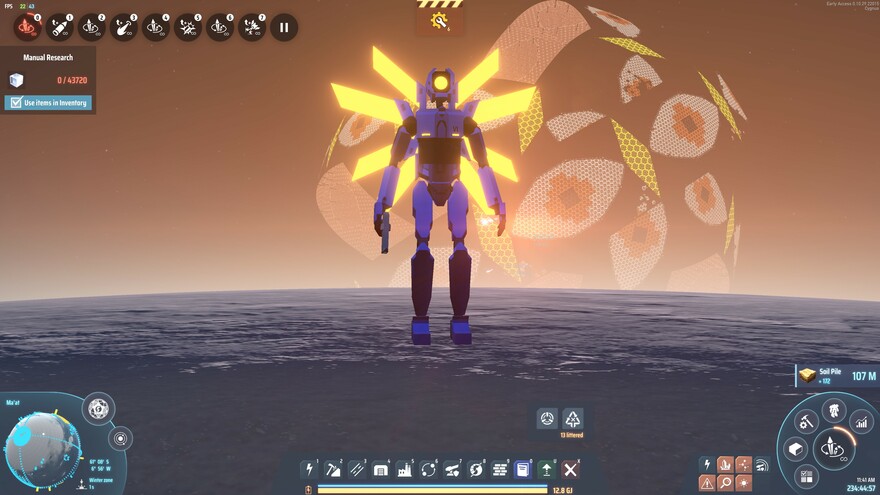Tick the Use items in Inventory checkbox

pos(15,102)
